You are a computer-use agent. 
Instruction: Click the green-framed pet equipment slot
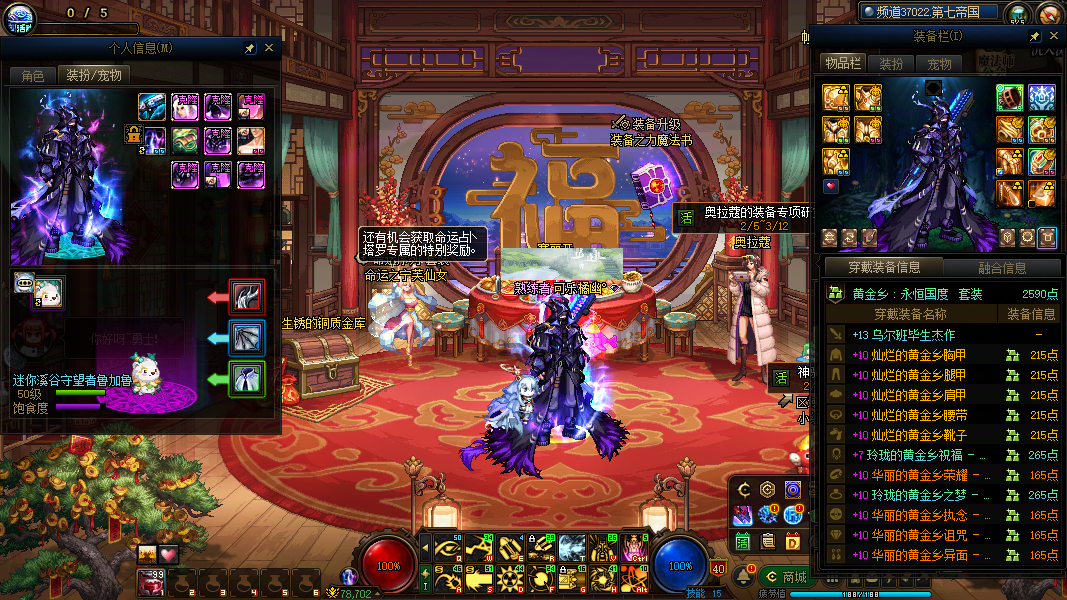(247, 379)
